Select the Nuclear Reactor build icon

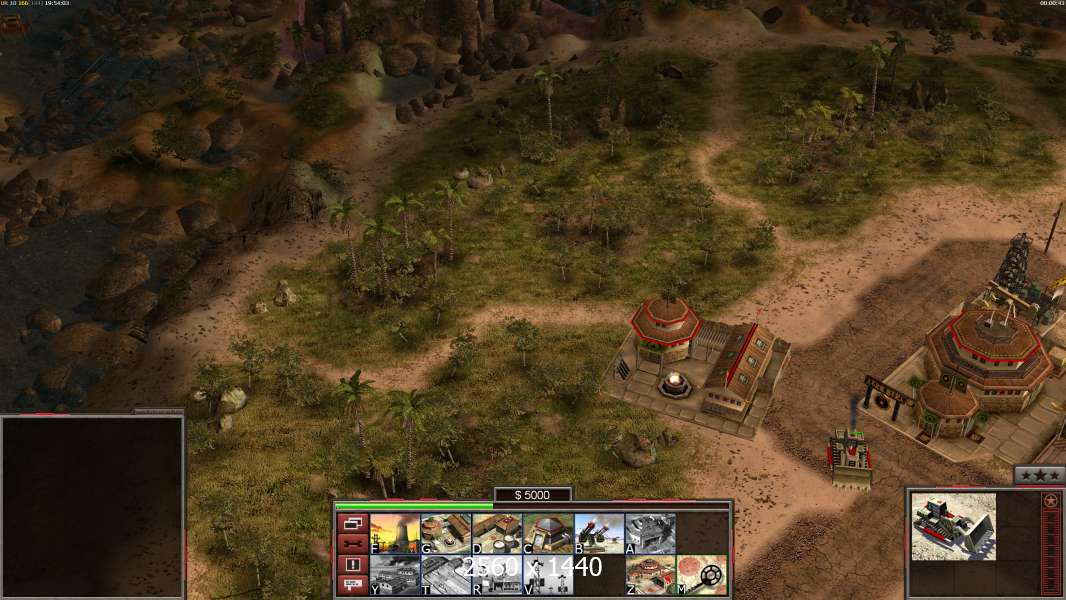395,533
